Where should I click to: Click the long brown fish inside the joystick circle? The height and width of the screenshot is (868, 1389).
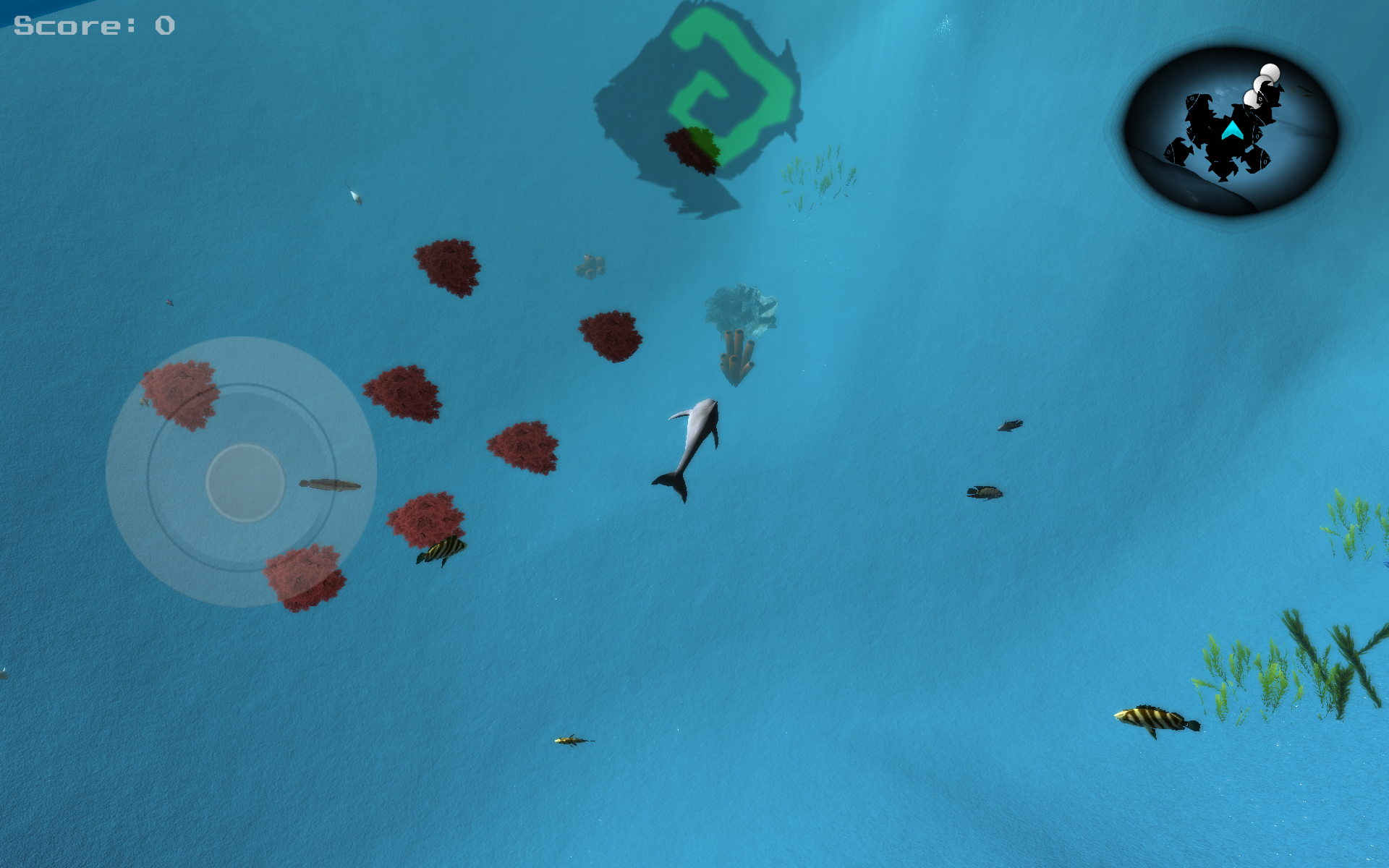[331, 483]
